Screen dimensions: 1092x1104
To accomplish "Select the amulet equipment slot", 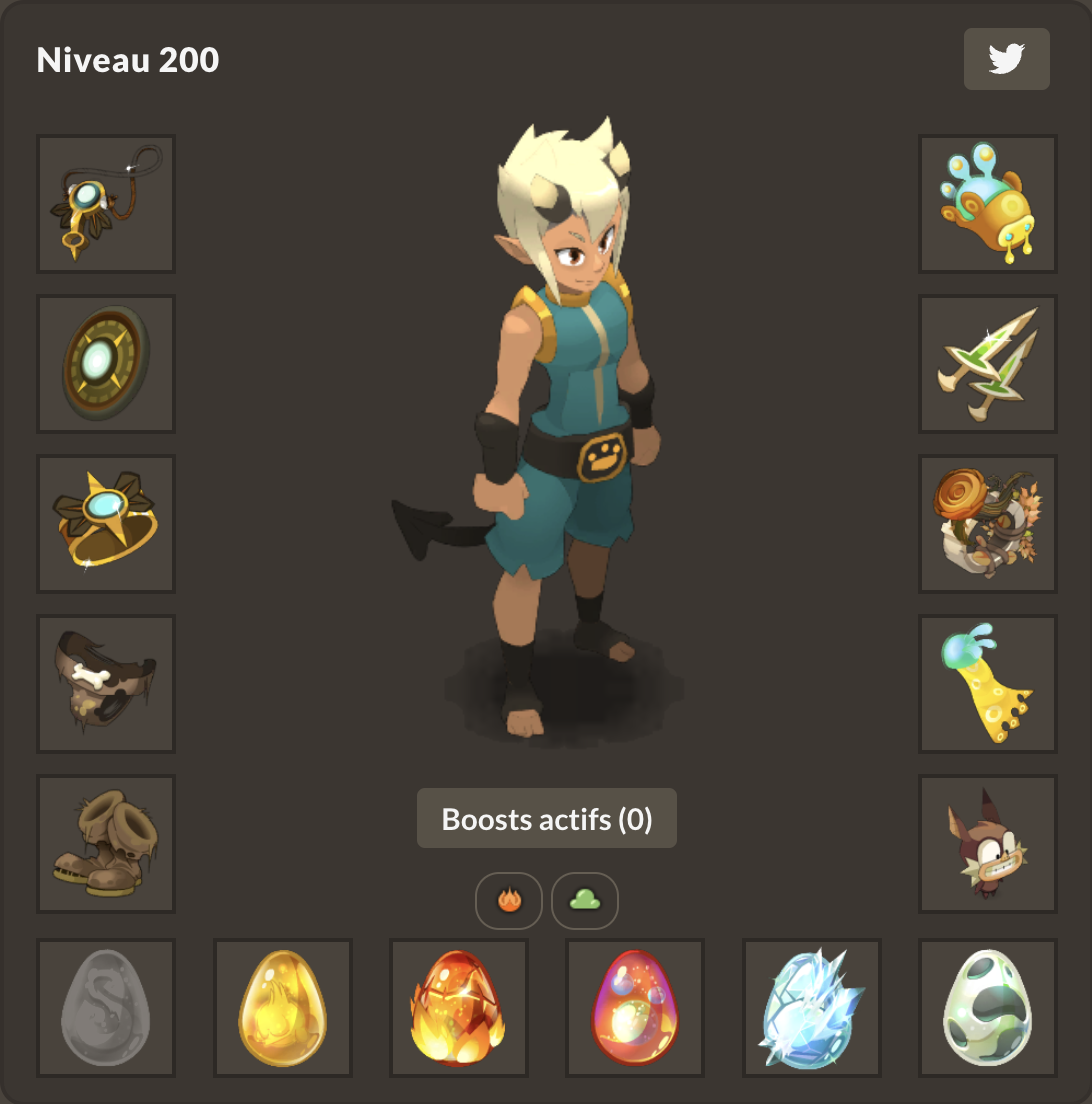I will pyautogui.click(x=106, y=204).
